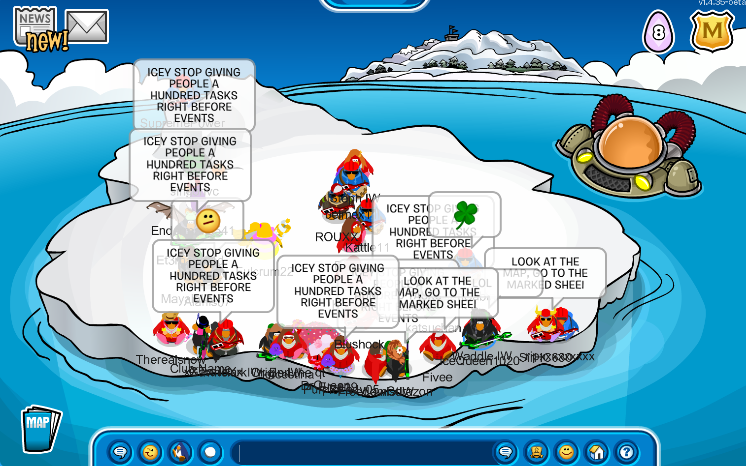The image size is (746, 466).
Task: Open the help question mark button
Action: 626,451
